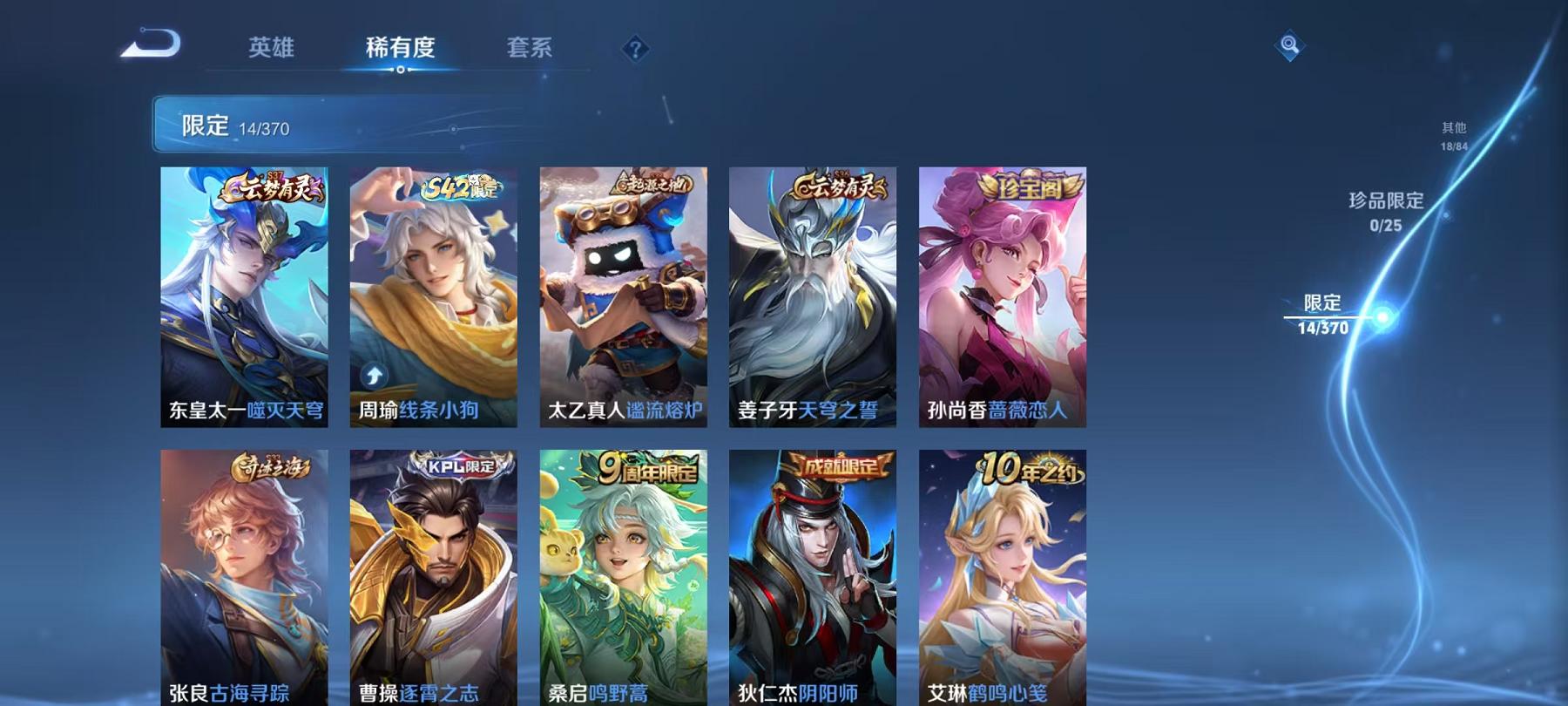Screen dimensions: 1568x706
Task: Click the glowing 限定 marker on the progress line
Action: [1382, 318]
